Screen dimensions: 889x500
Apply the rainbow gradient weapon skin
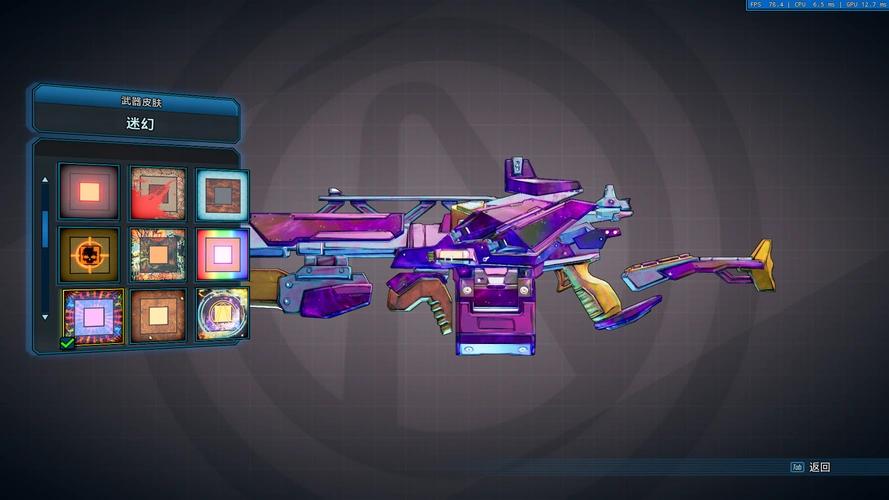[221, 254]
